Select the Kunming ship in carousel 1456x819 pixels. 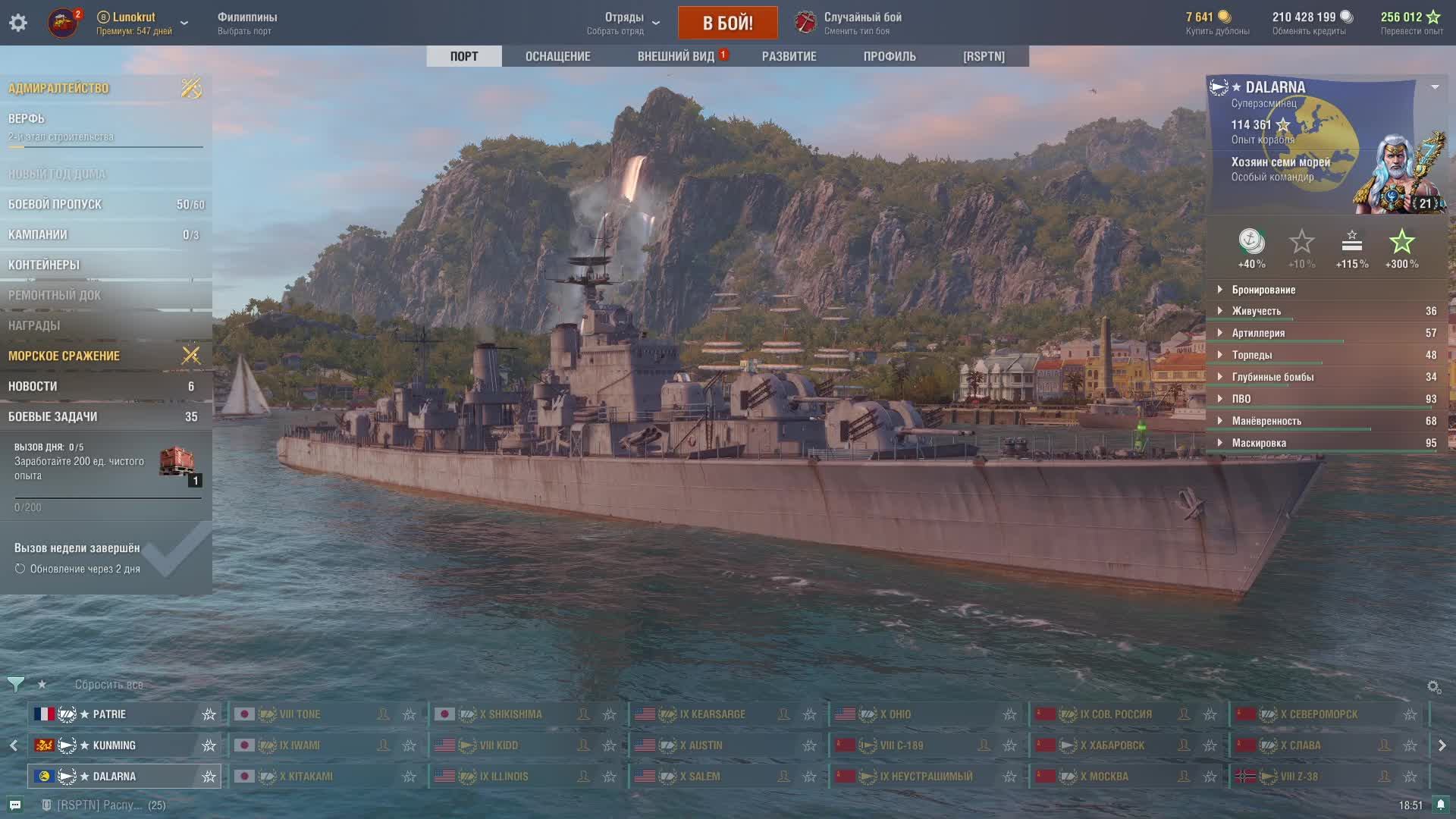pyautogui.click(x=114, y=745)
